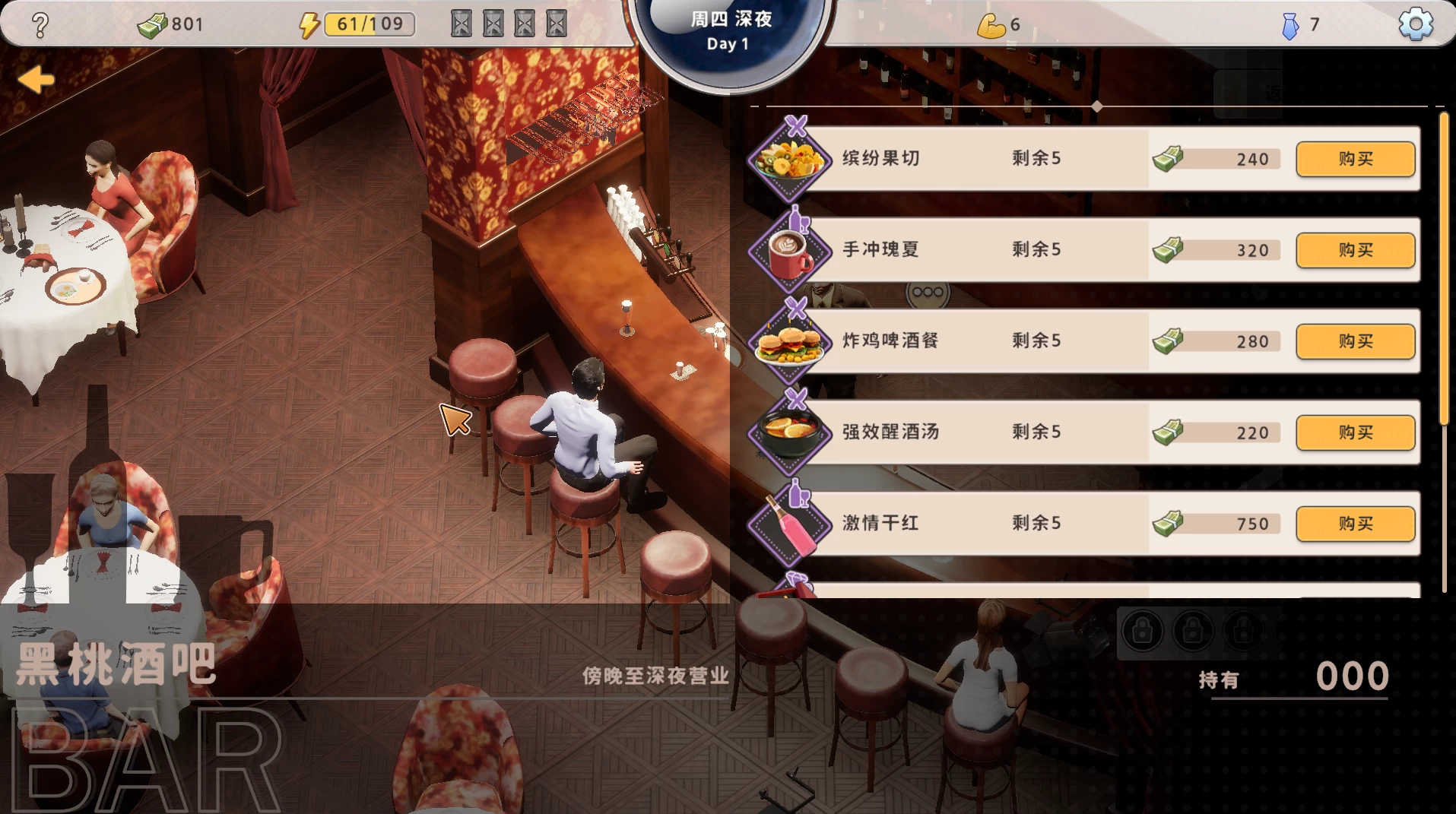Image resolution: width=1456 pixels, height=814 pixels.
Task: Open the help question mark icon
Action: [x=40, y=24]
